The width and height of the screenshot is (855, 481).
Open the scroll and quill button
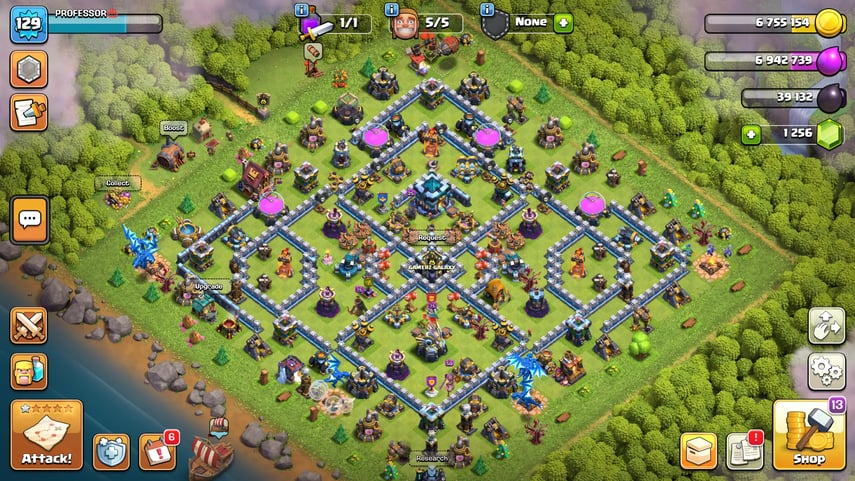pyautogui.click(x=29, y=112)
